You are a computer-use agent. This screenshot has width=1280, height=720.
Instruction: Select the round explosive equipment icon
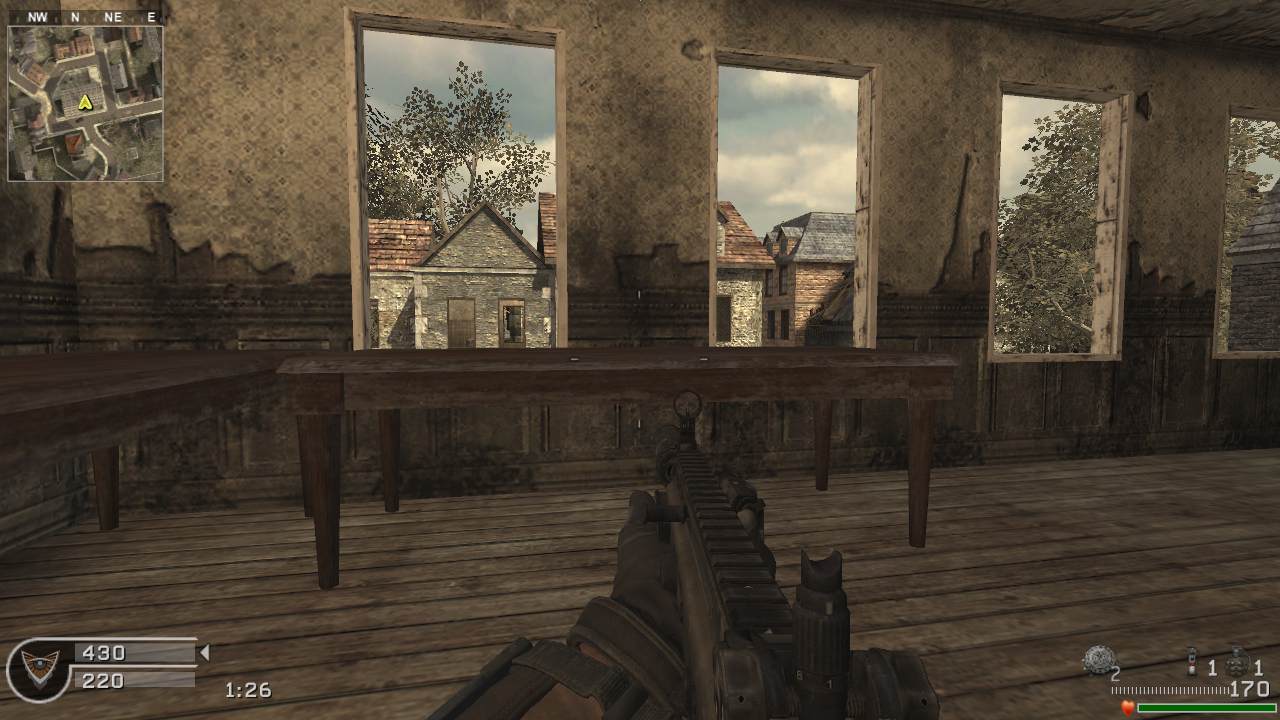click(1098, 660)
